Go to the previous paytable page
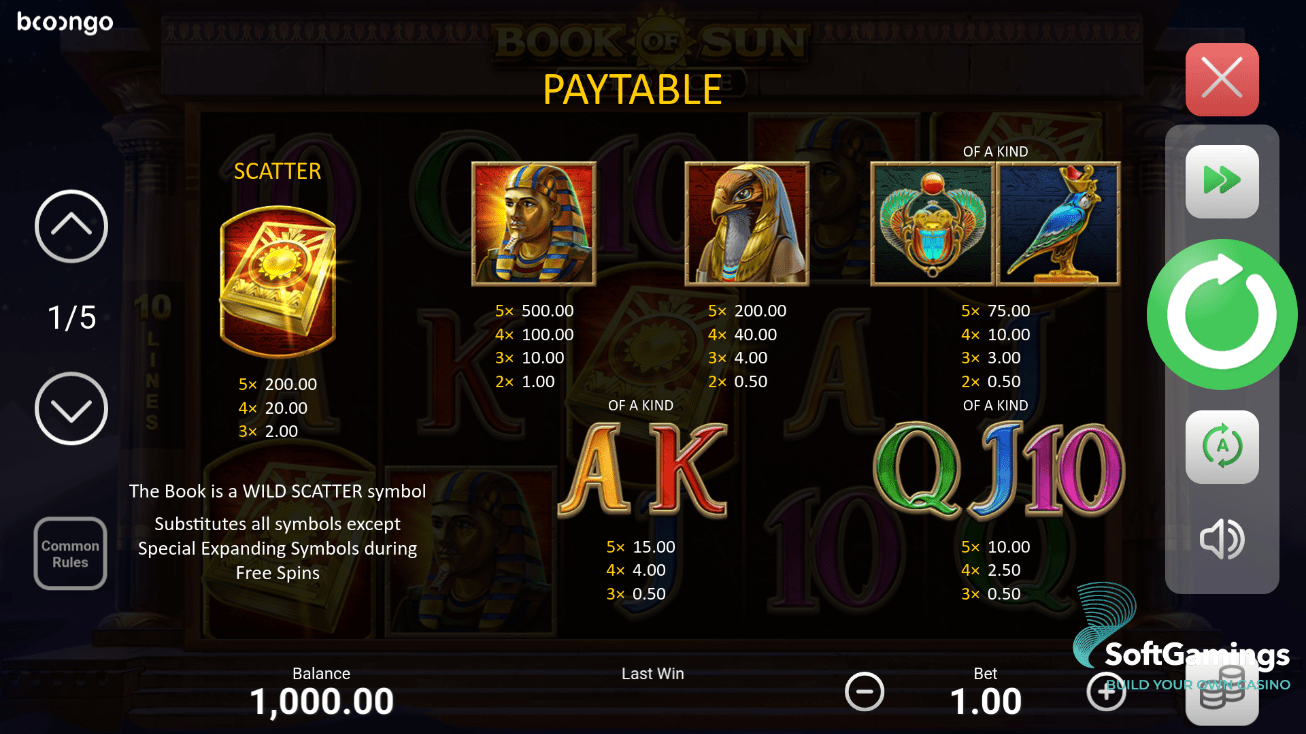 (71, 227)
